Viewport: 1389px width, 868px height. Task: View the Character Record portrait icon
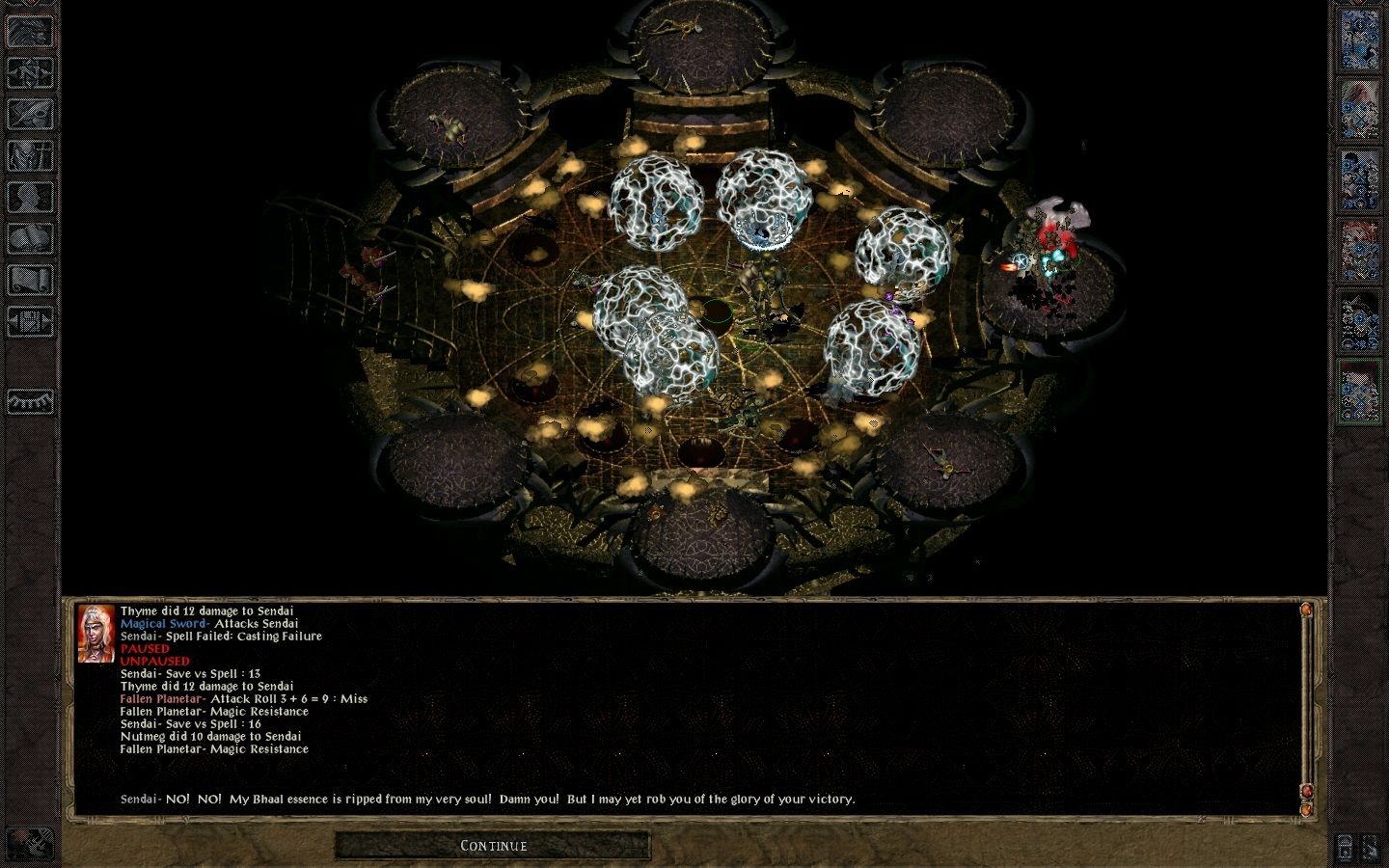[30, 194]
